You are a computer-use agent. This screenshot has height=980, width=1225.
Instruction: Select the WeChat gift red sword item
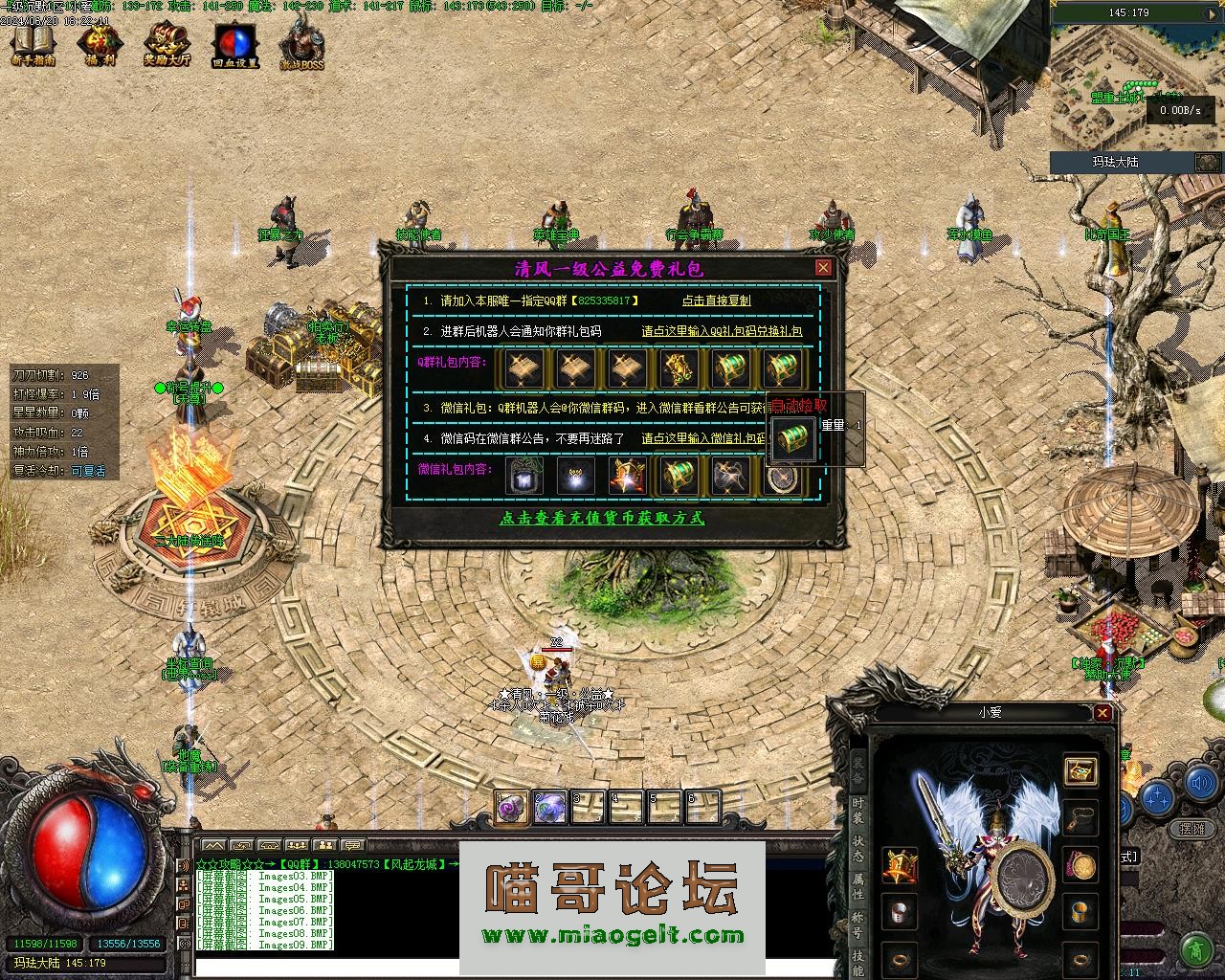tap(627, 476)
